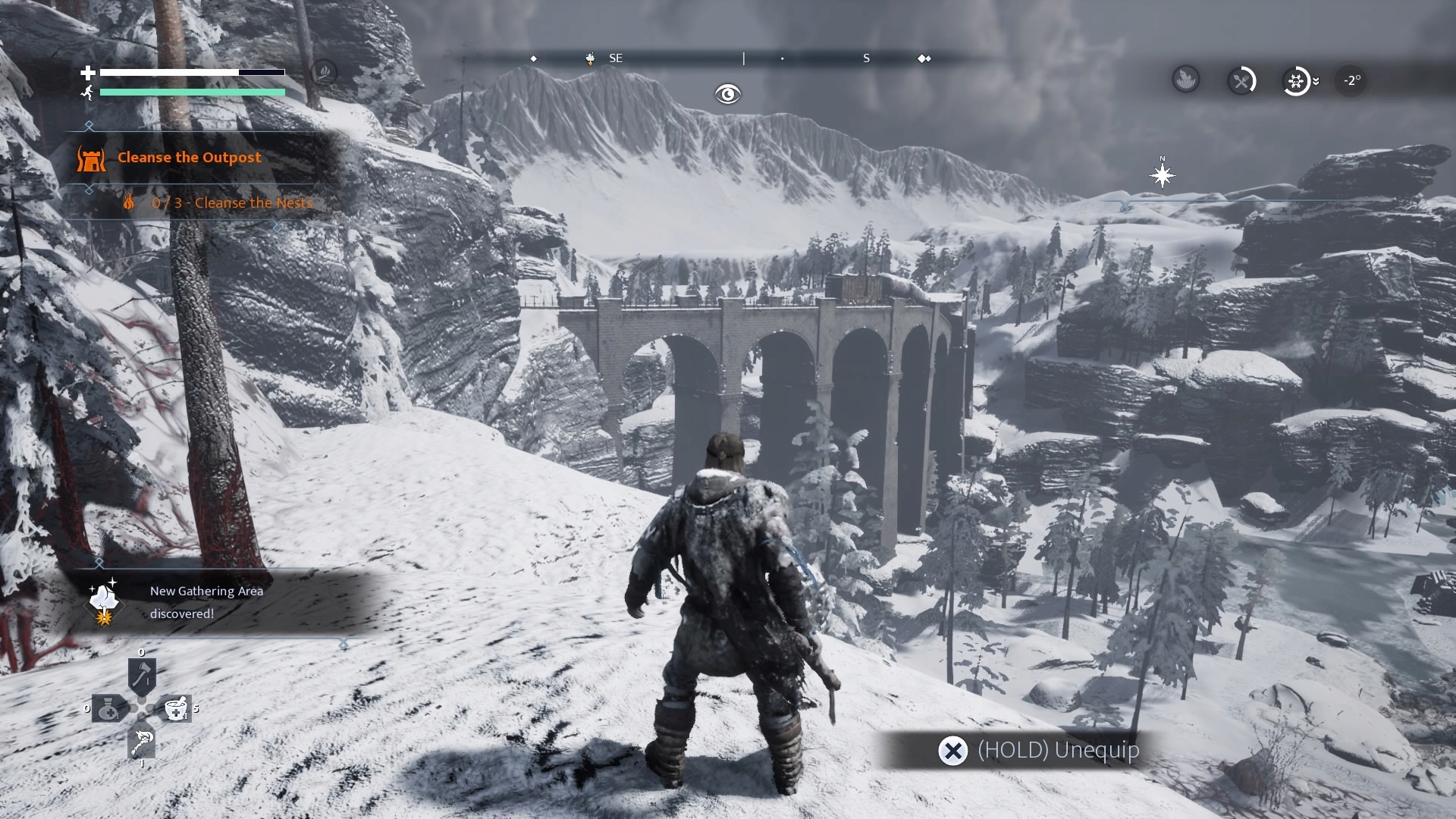Open the New Gathering Area discovered notification
The width and height of the screenshot is (1456, 819).
point(206,602)
